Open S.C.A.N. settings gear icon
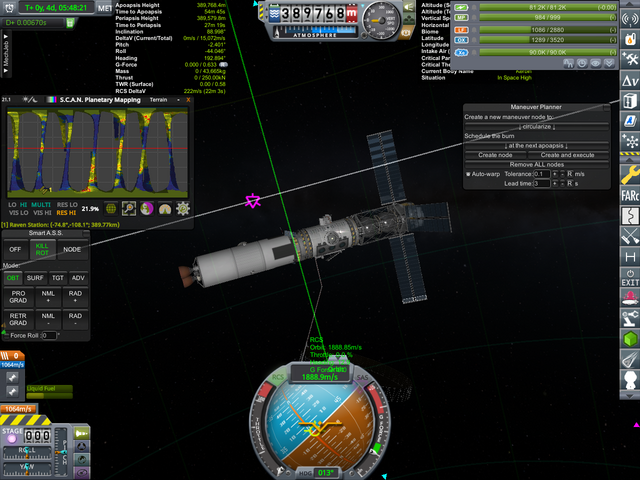The height and width of the screenshot is (480, 640). (183, 208)
